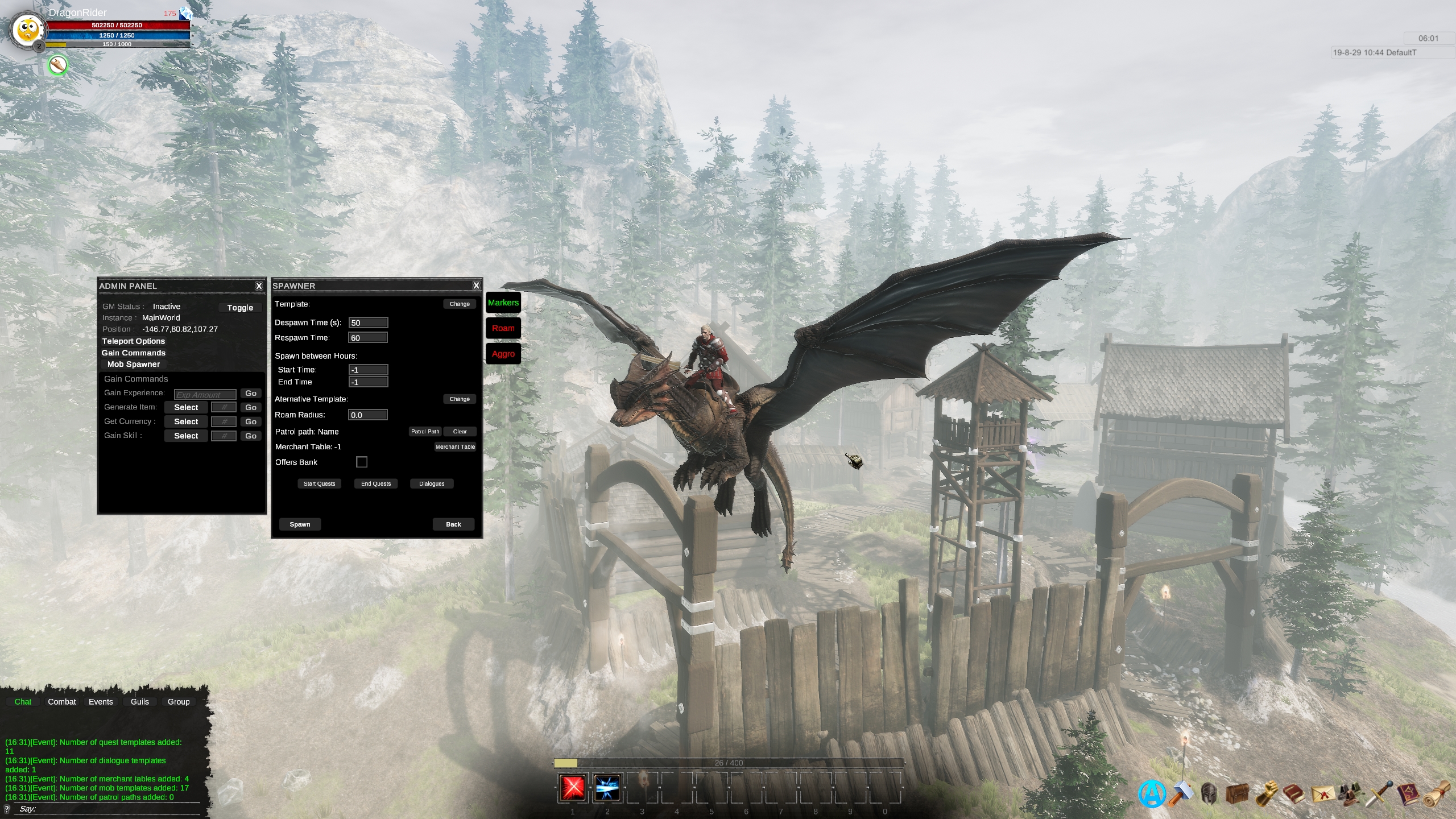Viewport: 1456px width, 819px height.
Task: Toggle the GM Status
Action: tap(240, 308)
